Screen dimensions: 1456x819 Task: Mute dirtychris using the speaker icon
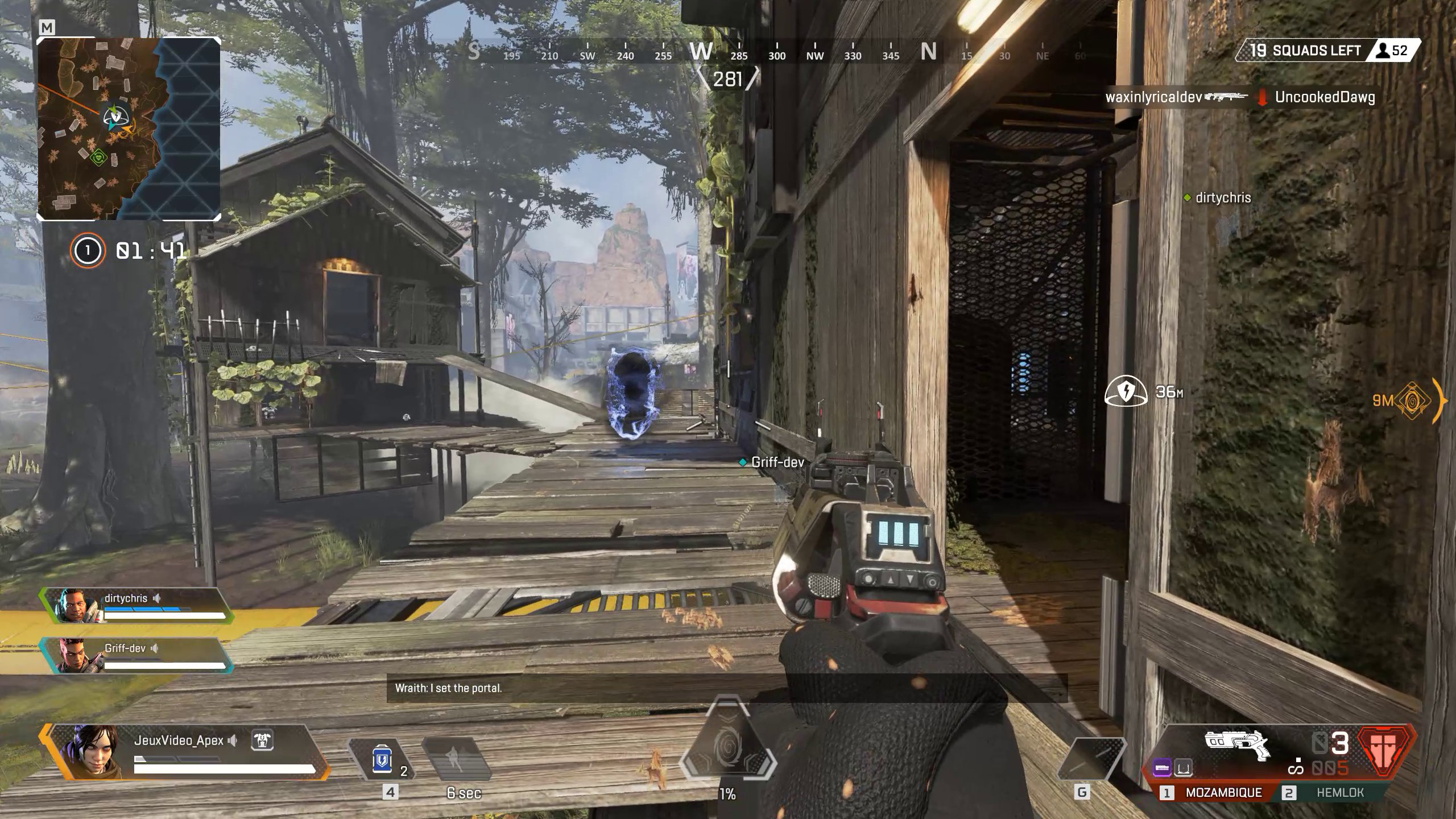[x=158, y=598]
